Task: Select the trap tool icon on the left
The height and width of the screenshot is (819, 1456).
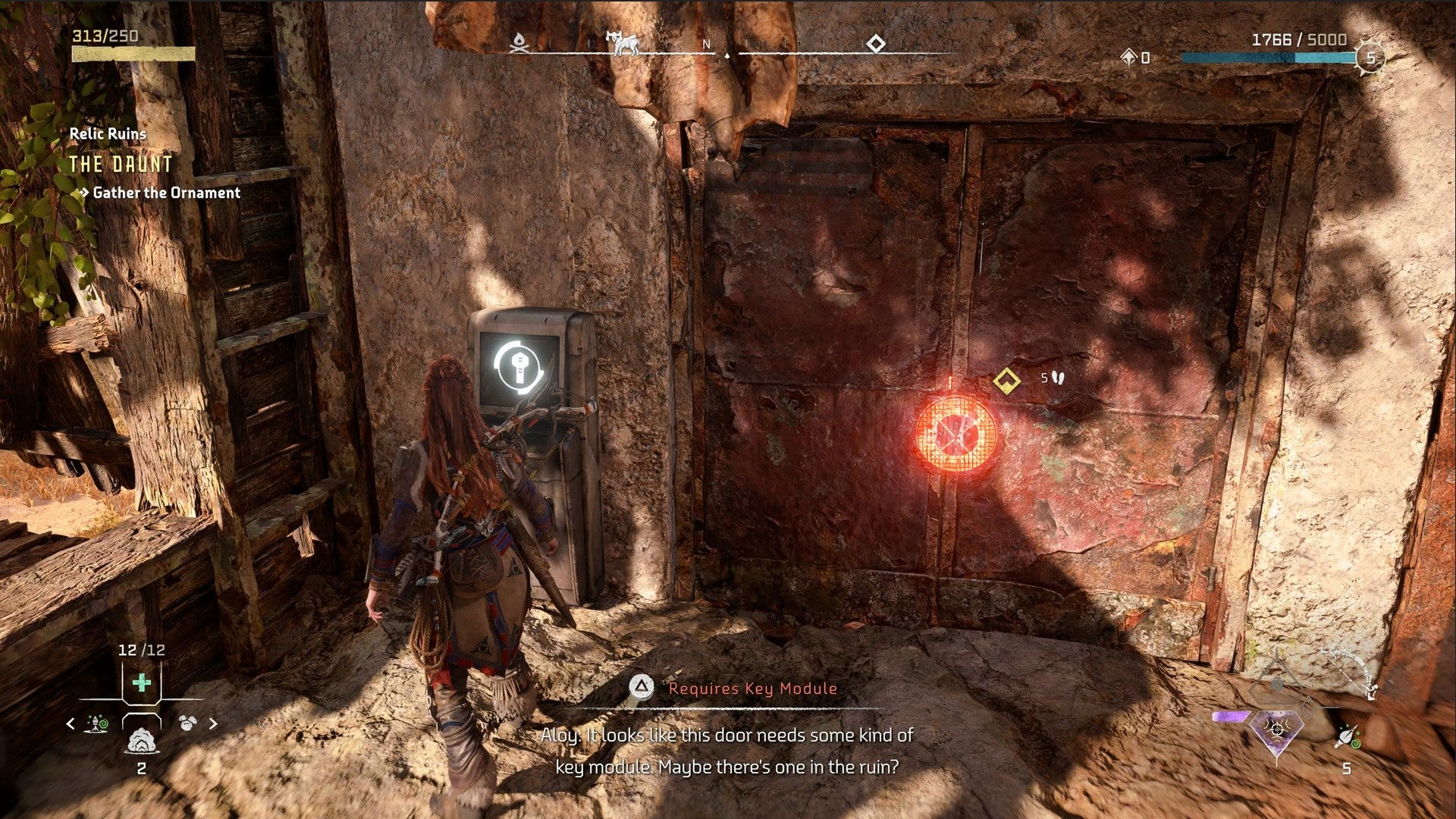Action: (96, 724)
